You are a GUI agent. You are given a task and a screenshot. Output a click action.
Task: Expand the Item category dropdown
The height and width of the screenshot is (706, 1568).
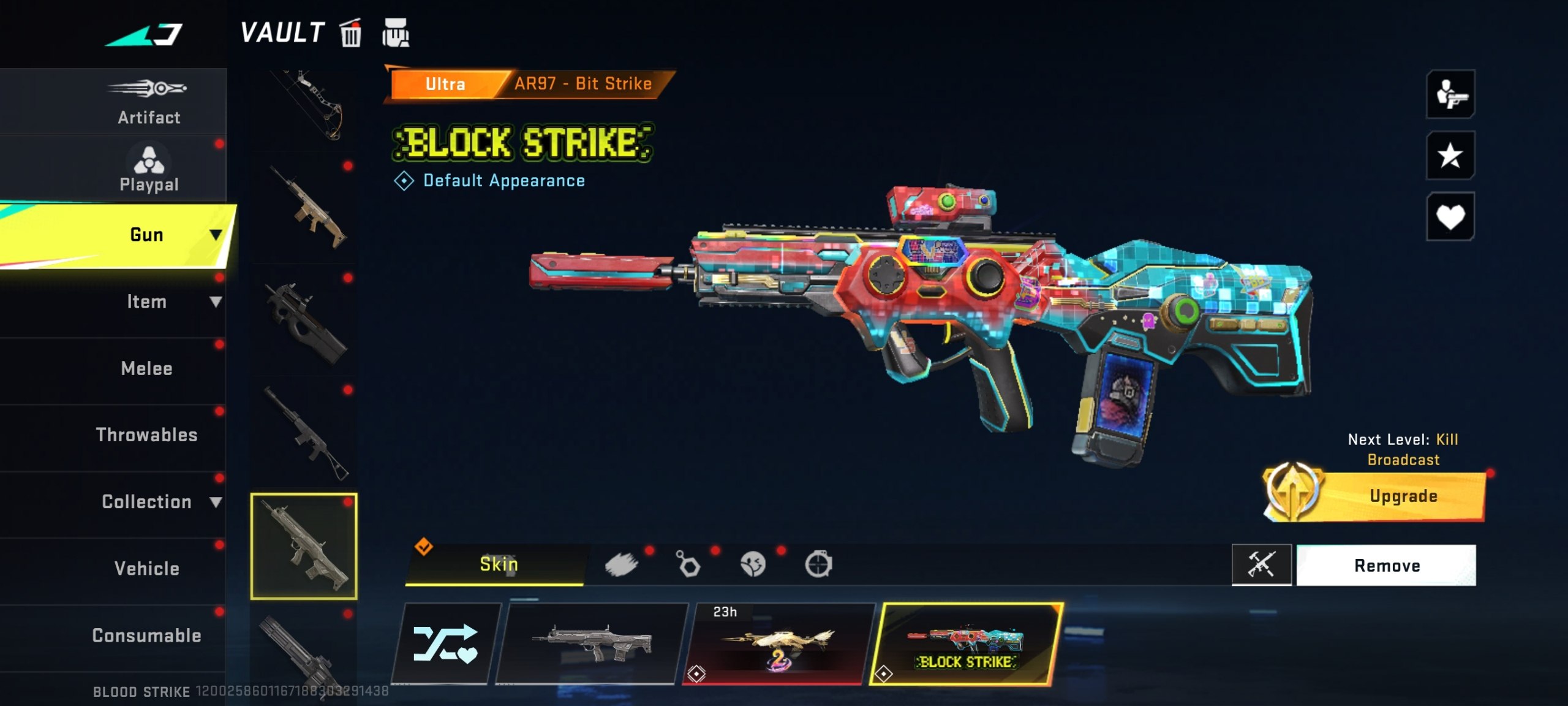coord(216,302)
